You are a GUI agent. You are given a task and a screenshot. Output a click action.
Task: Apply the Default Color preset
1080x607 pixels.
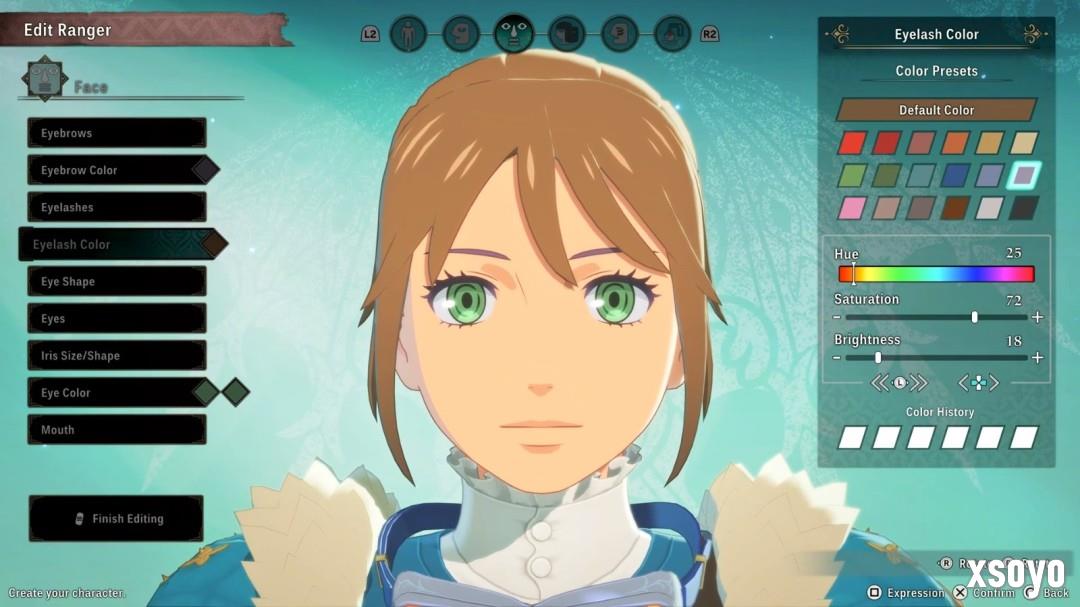pos(936,110)
